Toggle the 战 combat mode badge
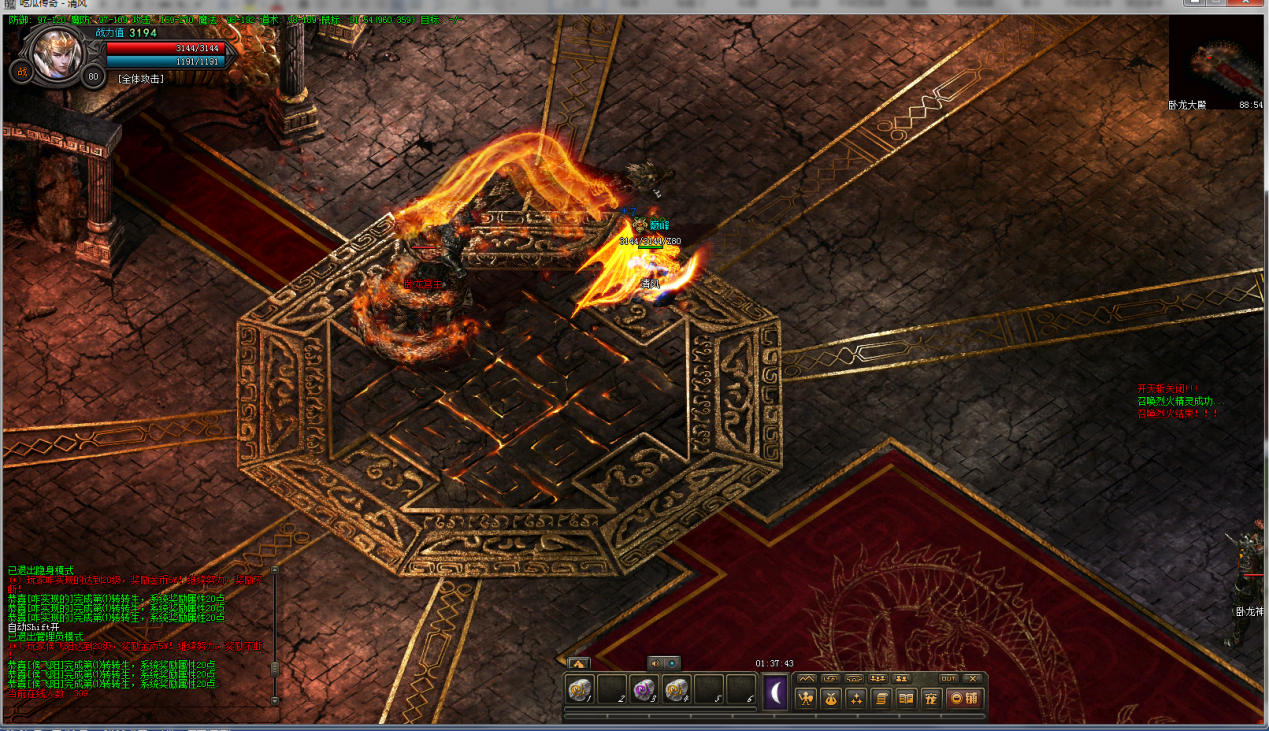 [21, 71]
